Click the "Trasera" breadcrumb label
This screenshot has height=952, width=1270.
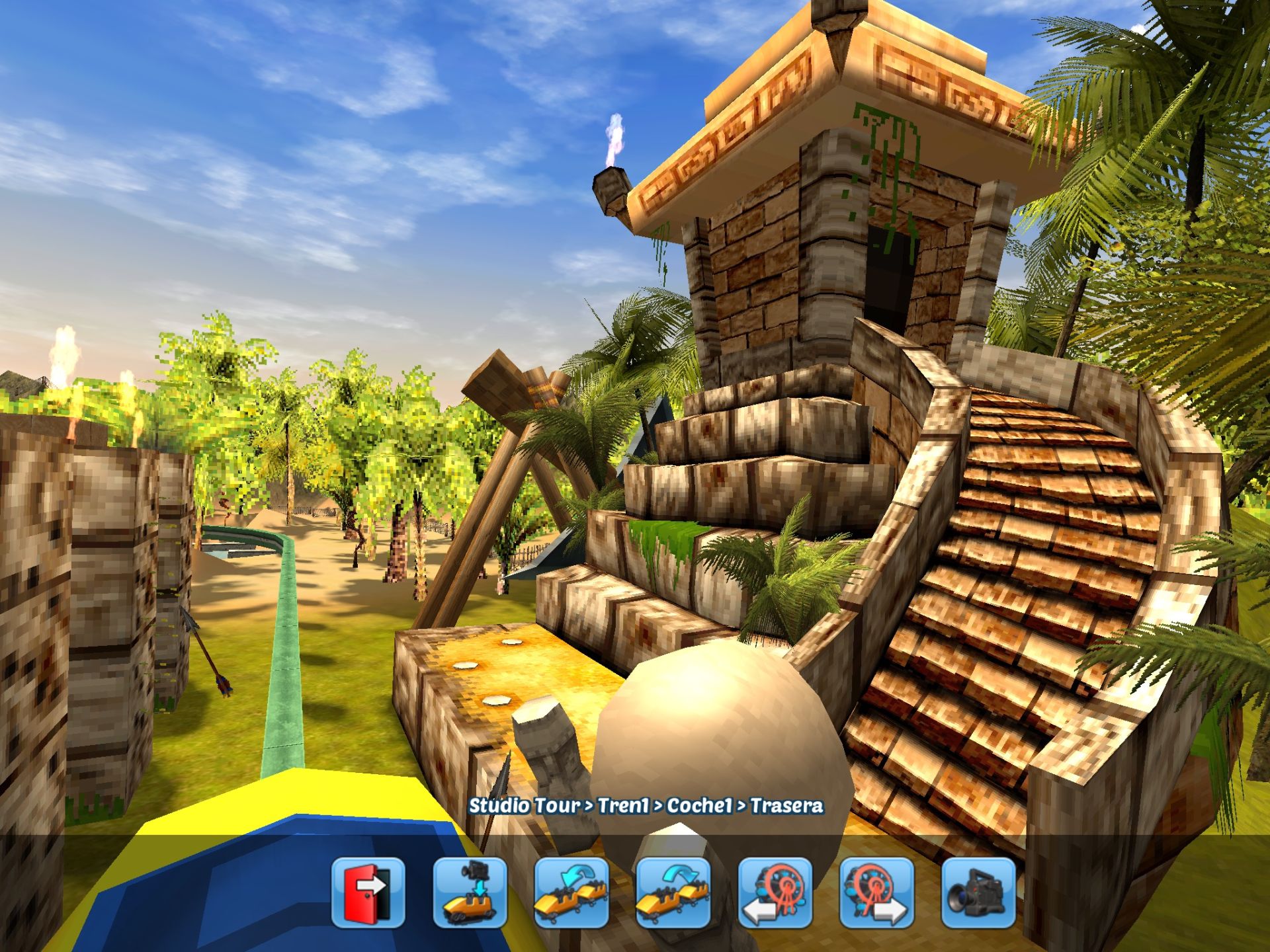click(x=788, y=805)
